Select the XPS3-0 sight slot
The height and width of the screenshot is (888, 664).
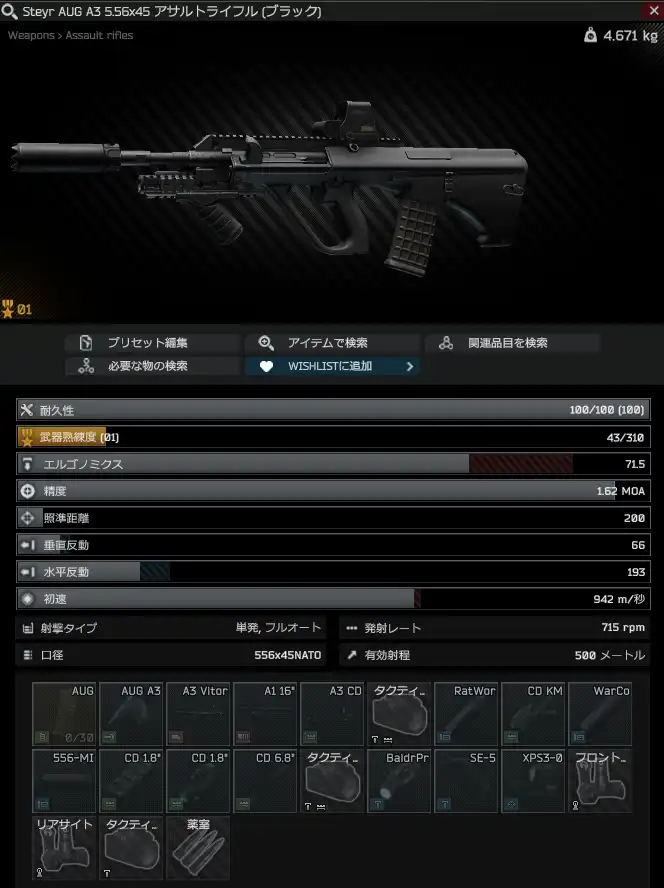[x=534, y=781]
